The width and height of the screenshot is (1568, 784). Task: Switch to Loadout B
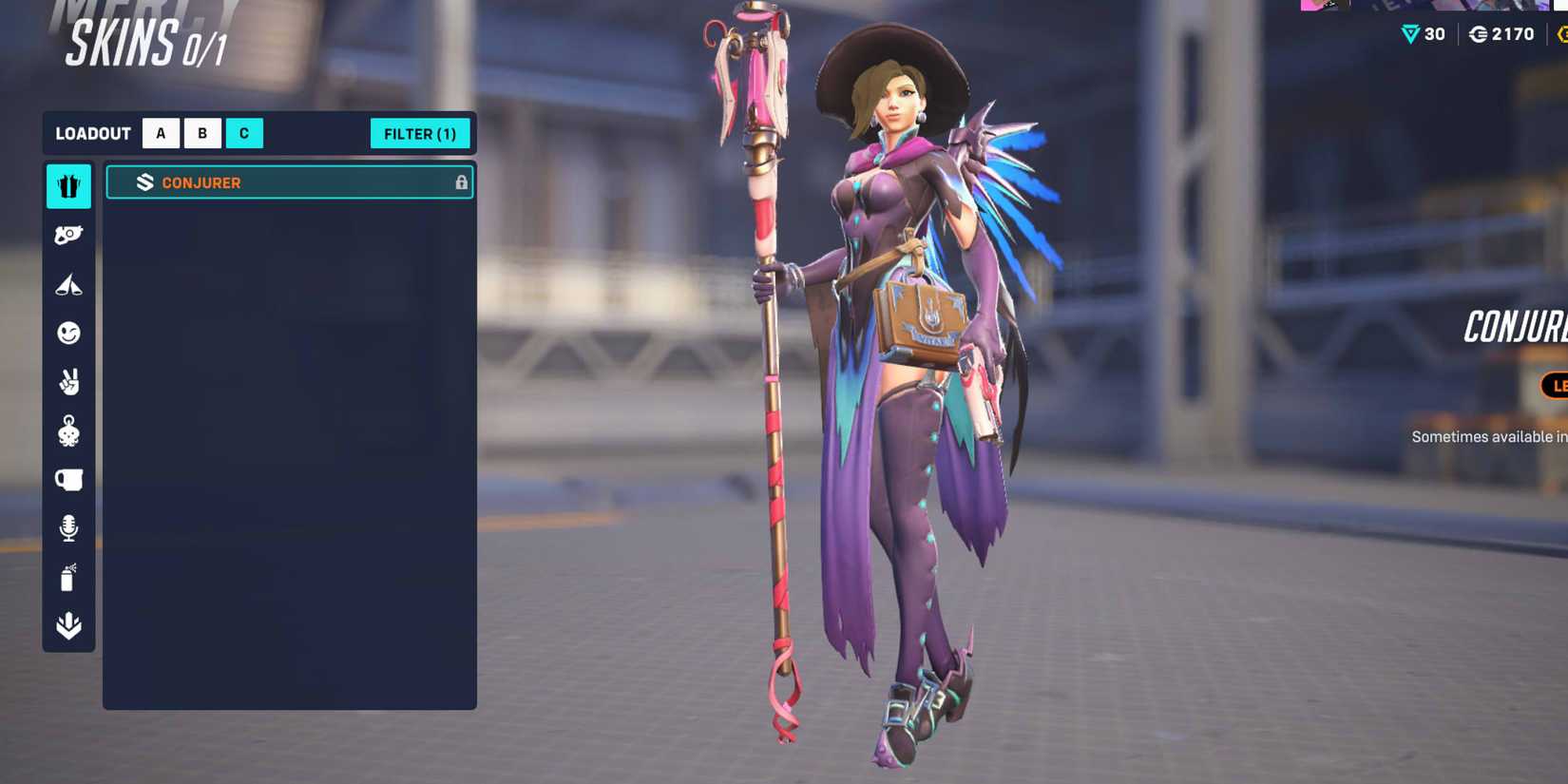click(x=202, y=133)
